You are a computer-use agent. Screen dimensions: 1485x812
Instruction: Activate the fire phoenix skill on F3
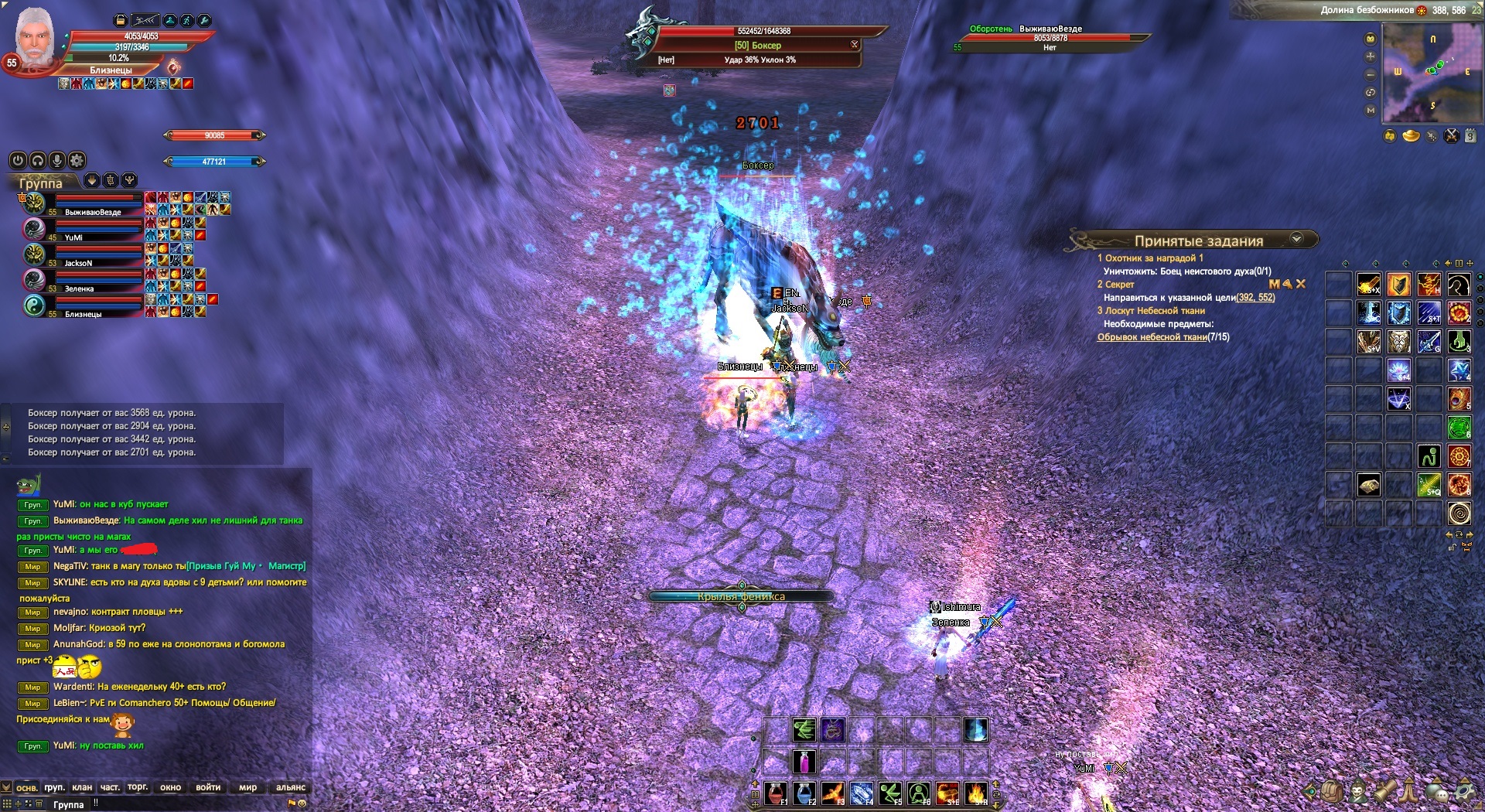pos(833,793)
